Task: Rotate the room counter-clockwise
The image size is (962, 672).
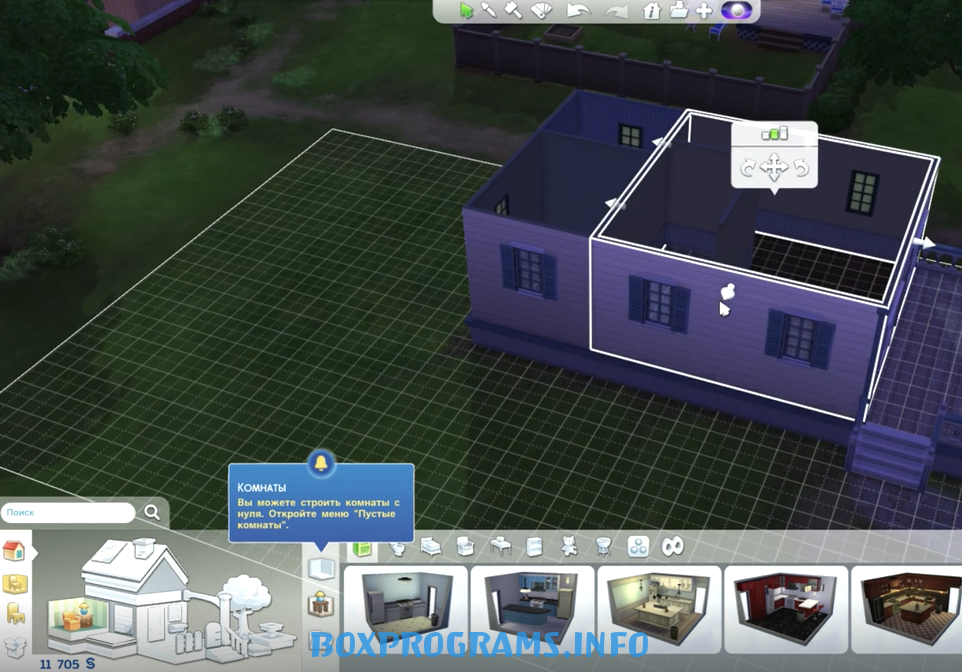Action: 748,168
